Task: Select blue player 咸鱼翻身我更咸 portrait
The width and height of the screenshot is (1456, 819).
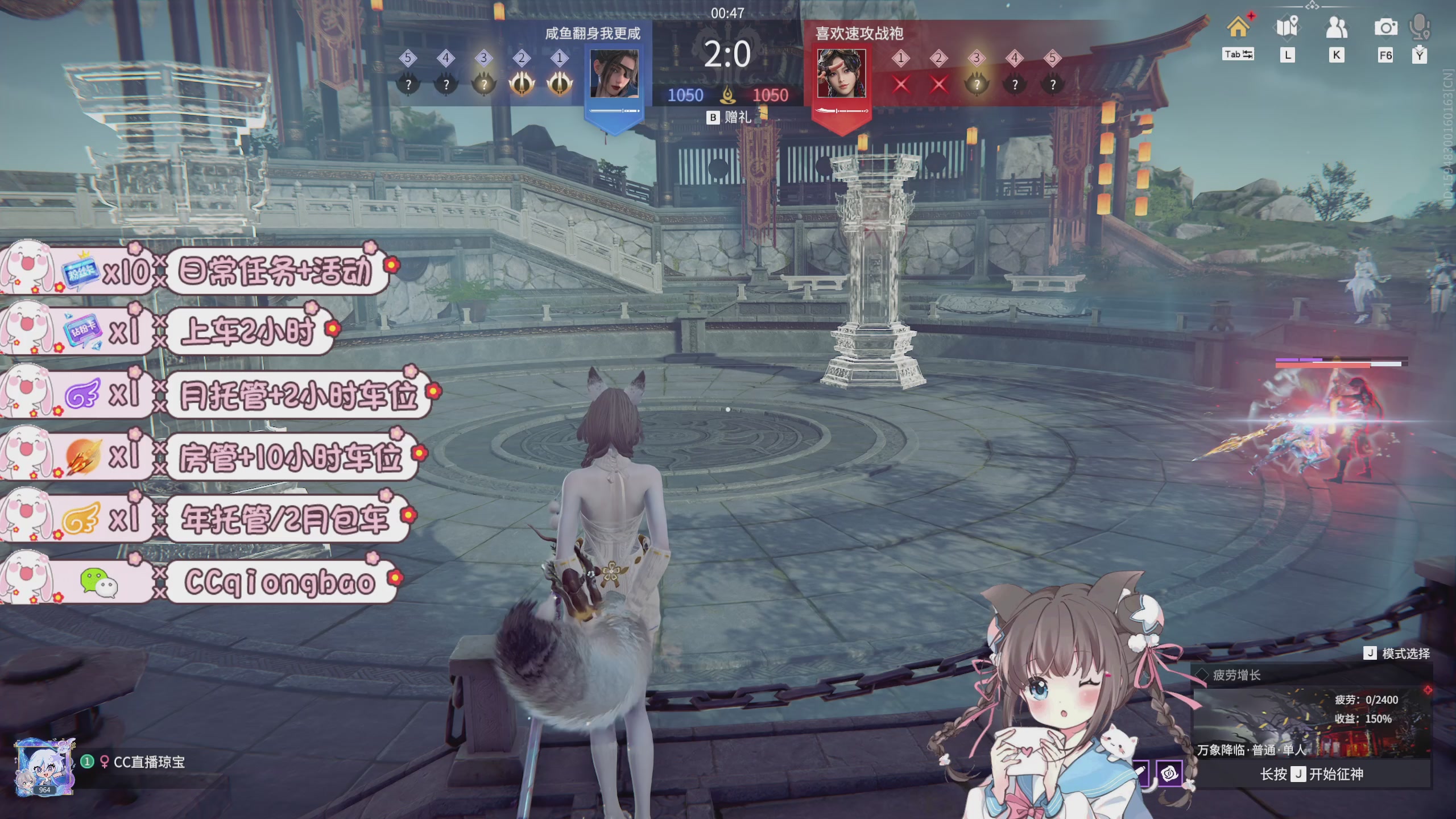Action: (x=614, y=74)
